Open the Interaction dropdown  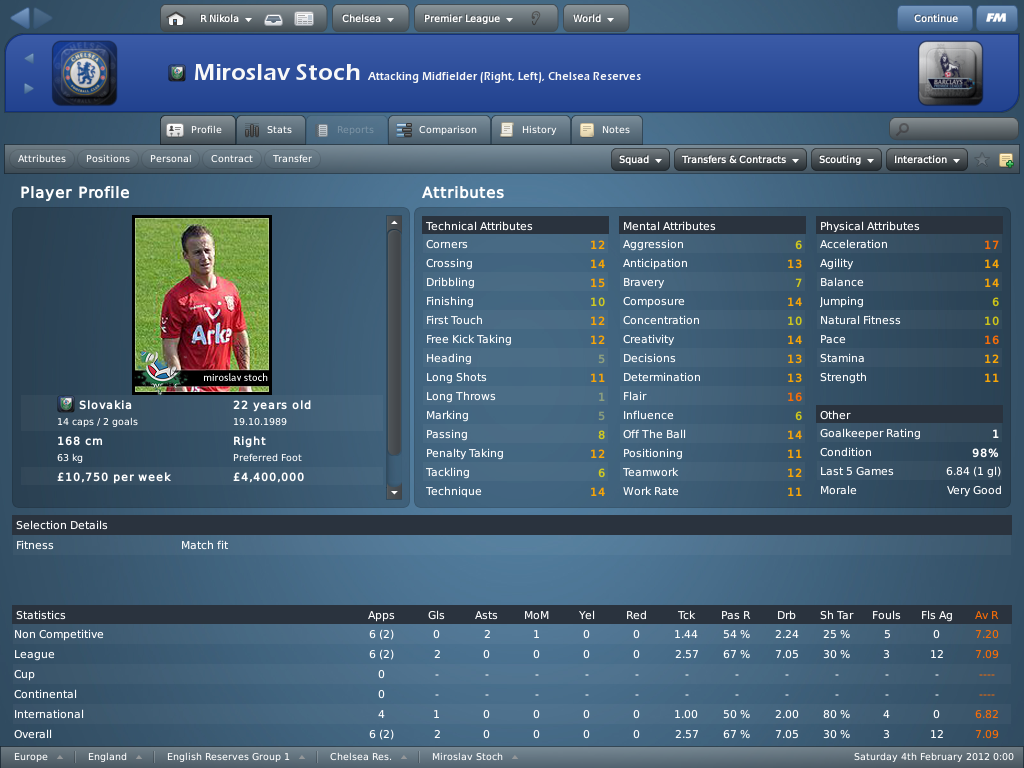[926, 160]
